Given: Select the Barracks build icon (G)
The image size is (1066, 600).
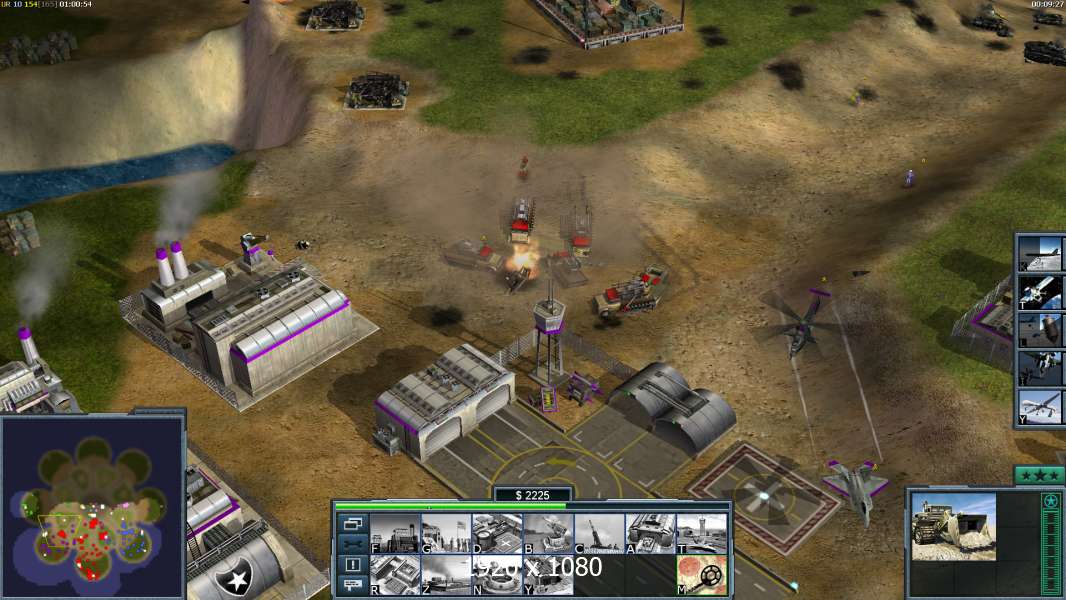Looking at the screenshot, I should [446, 534].
